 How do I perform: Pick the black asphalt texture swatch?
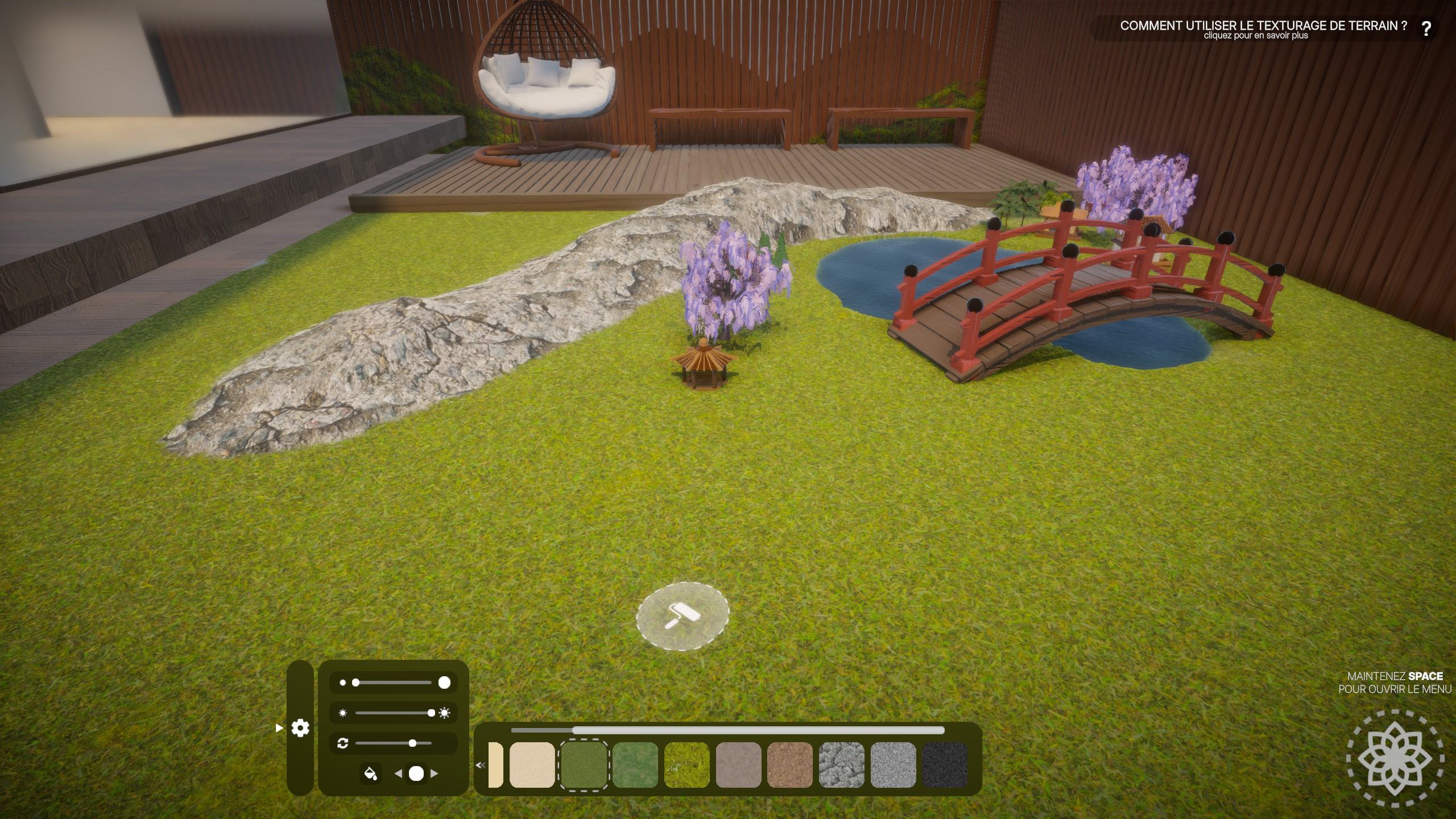(x=945, y=766)
